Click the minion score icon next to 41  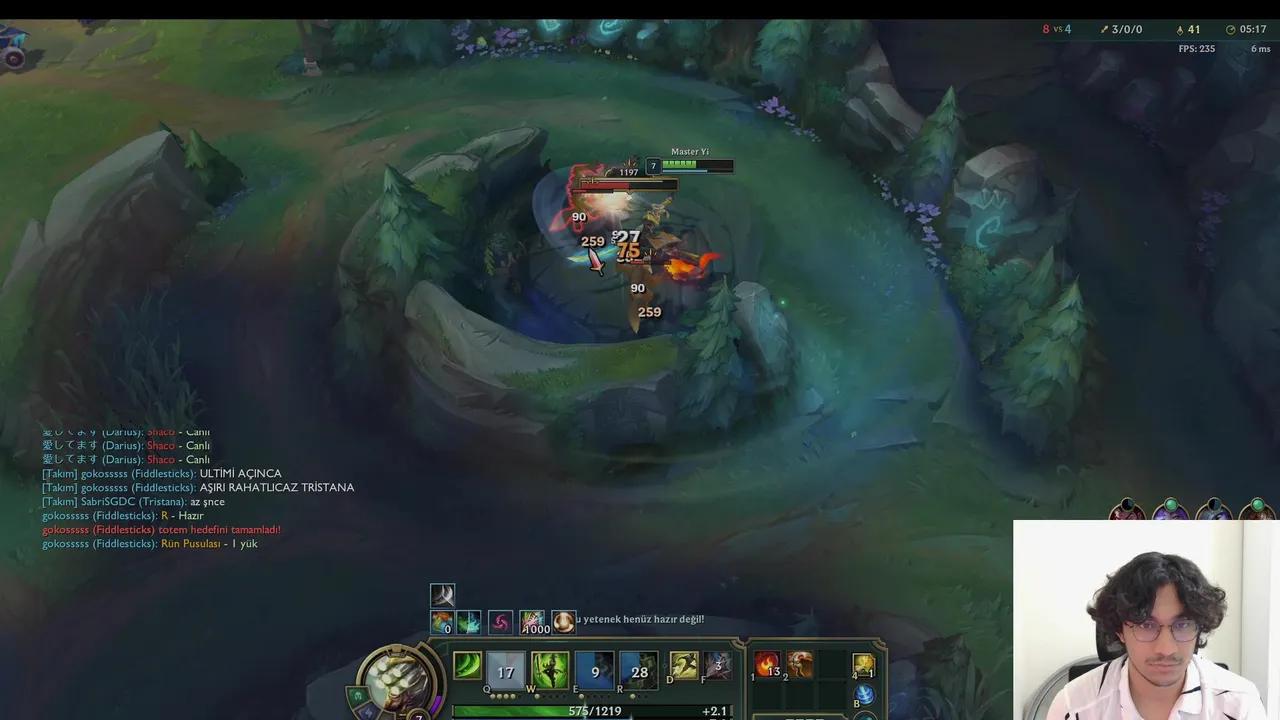click(x=1180, y=29)
